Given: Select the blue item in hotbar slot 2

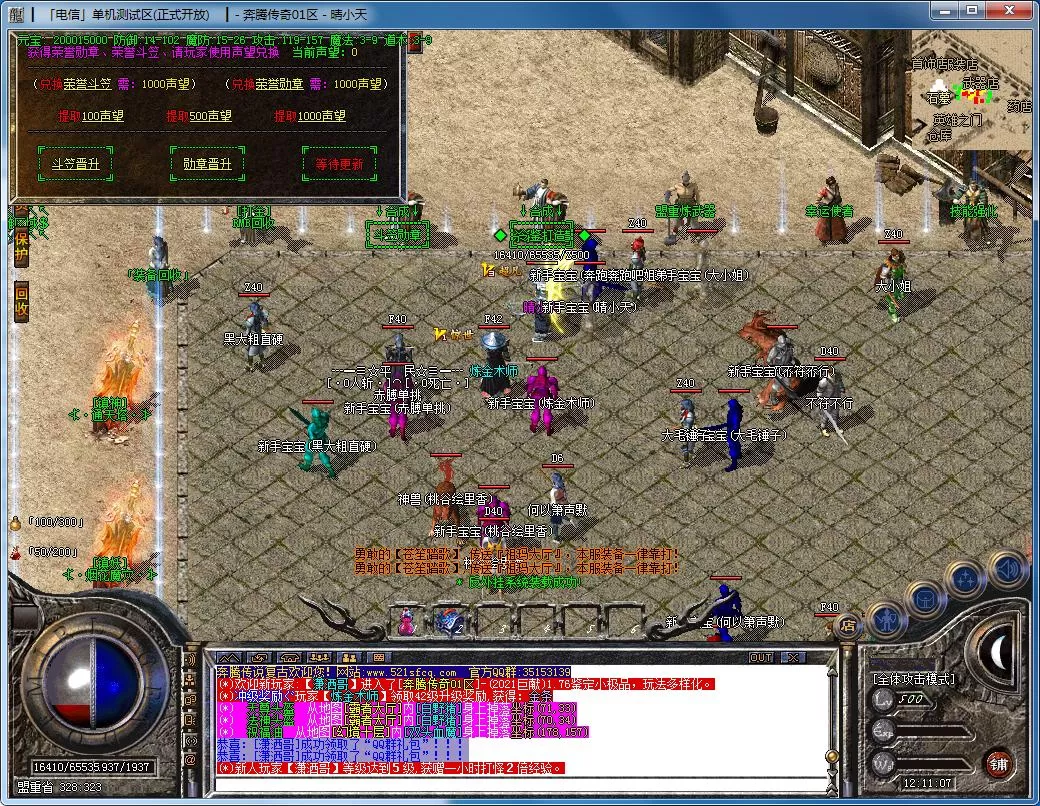Looking at the screenshot, I should tap(447, 622).
